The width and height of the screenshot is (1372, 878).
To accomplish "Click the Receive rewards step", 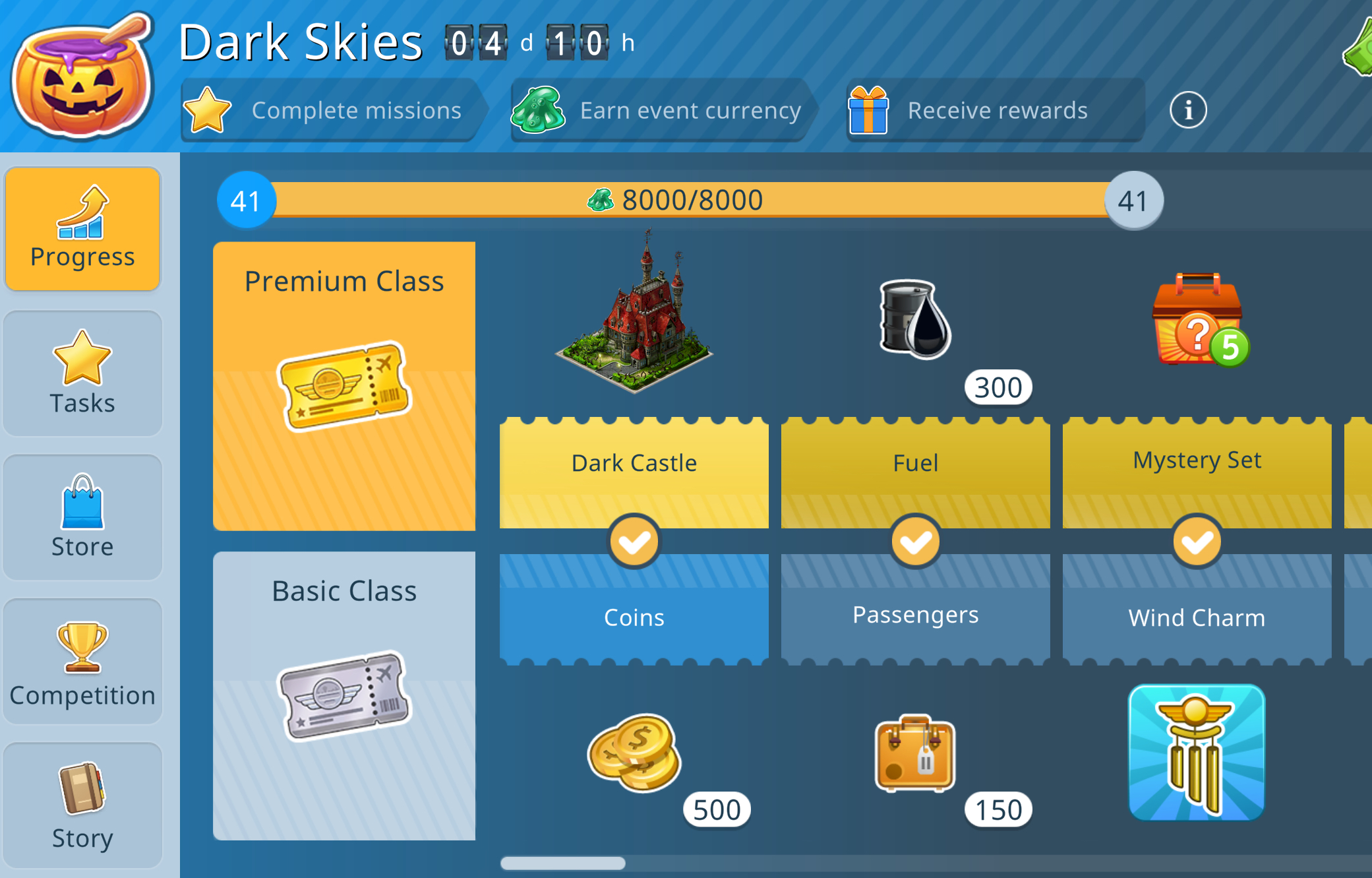I will click(994, 110).
